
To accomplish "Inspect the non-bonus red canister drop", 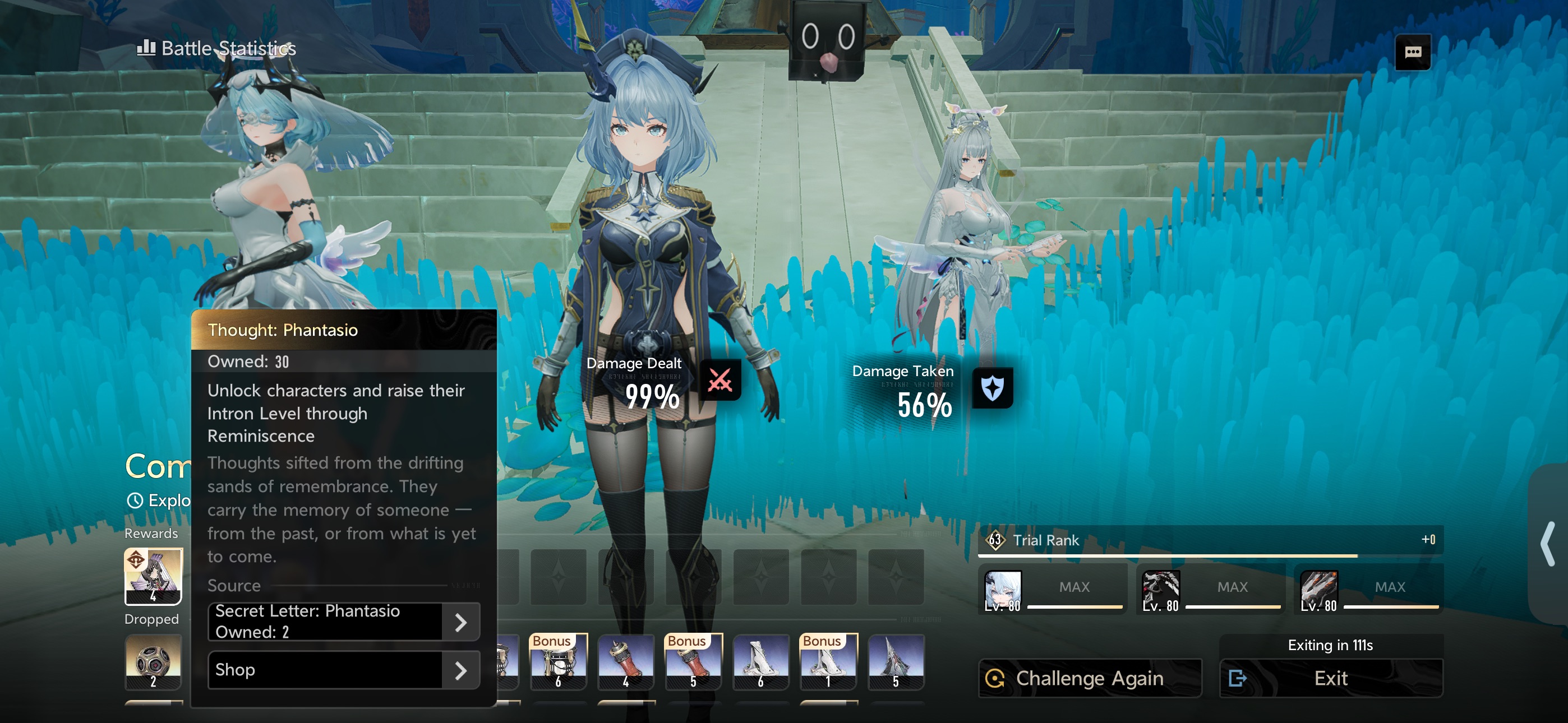I will (626, 661).
